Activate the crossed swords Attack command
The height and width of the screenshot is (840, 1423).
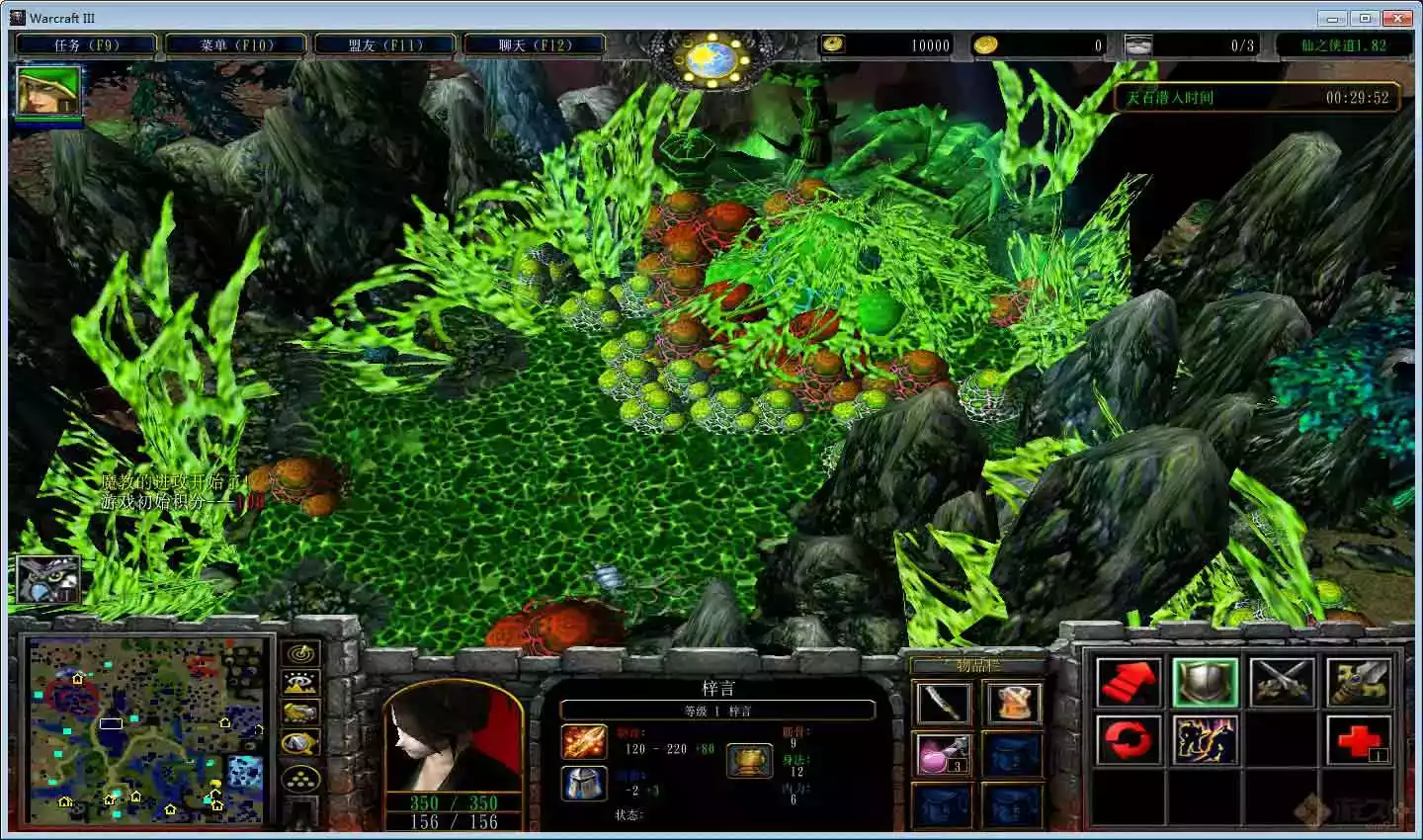[x=1282, y=683]
